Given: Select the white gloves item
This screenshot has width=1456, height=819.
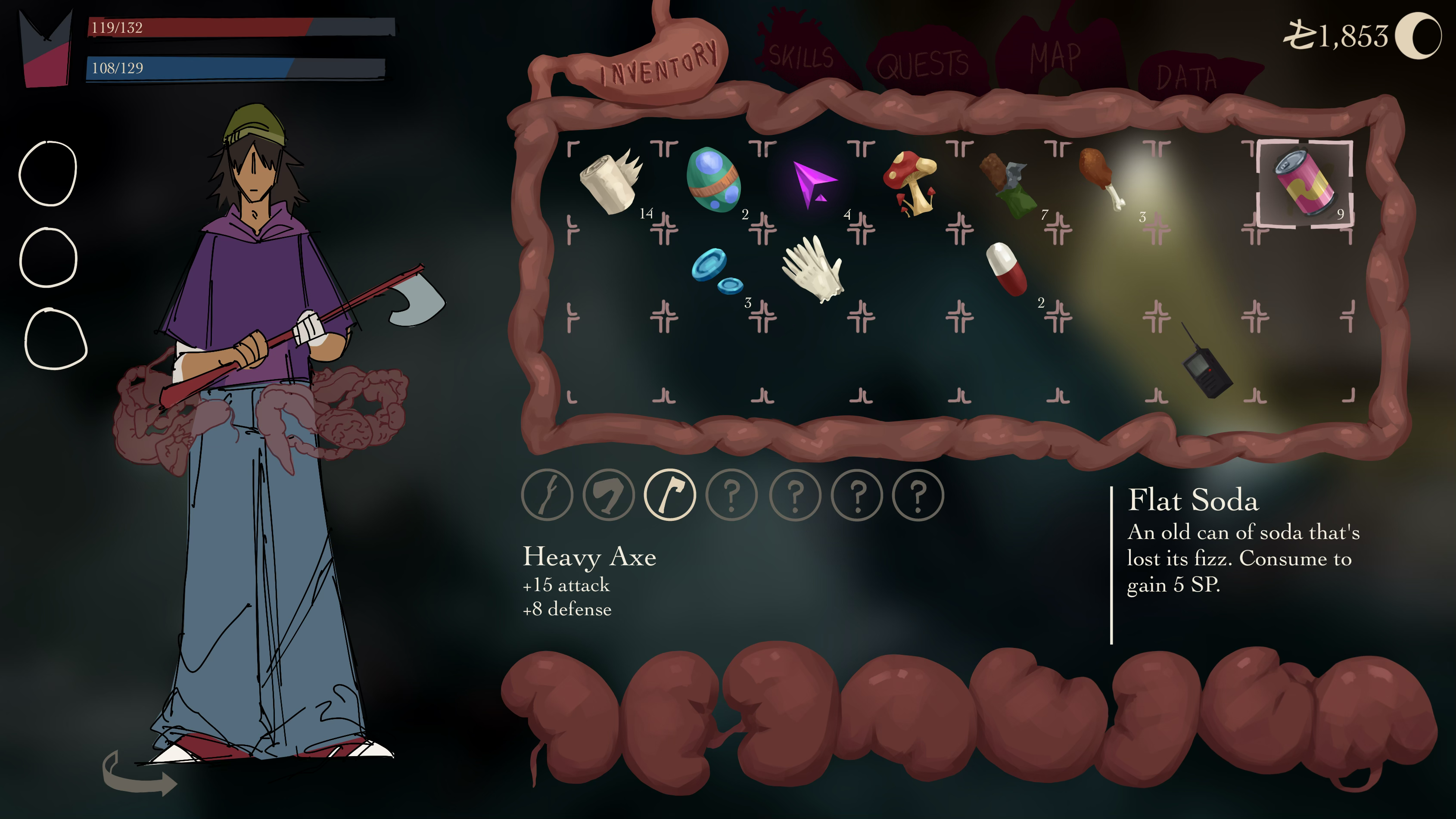Looking at the screenshot, I should coord(813,269).
